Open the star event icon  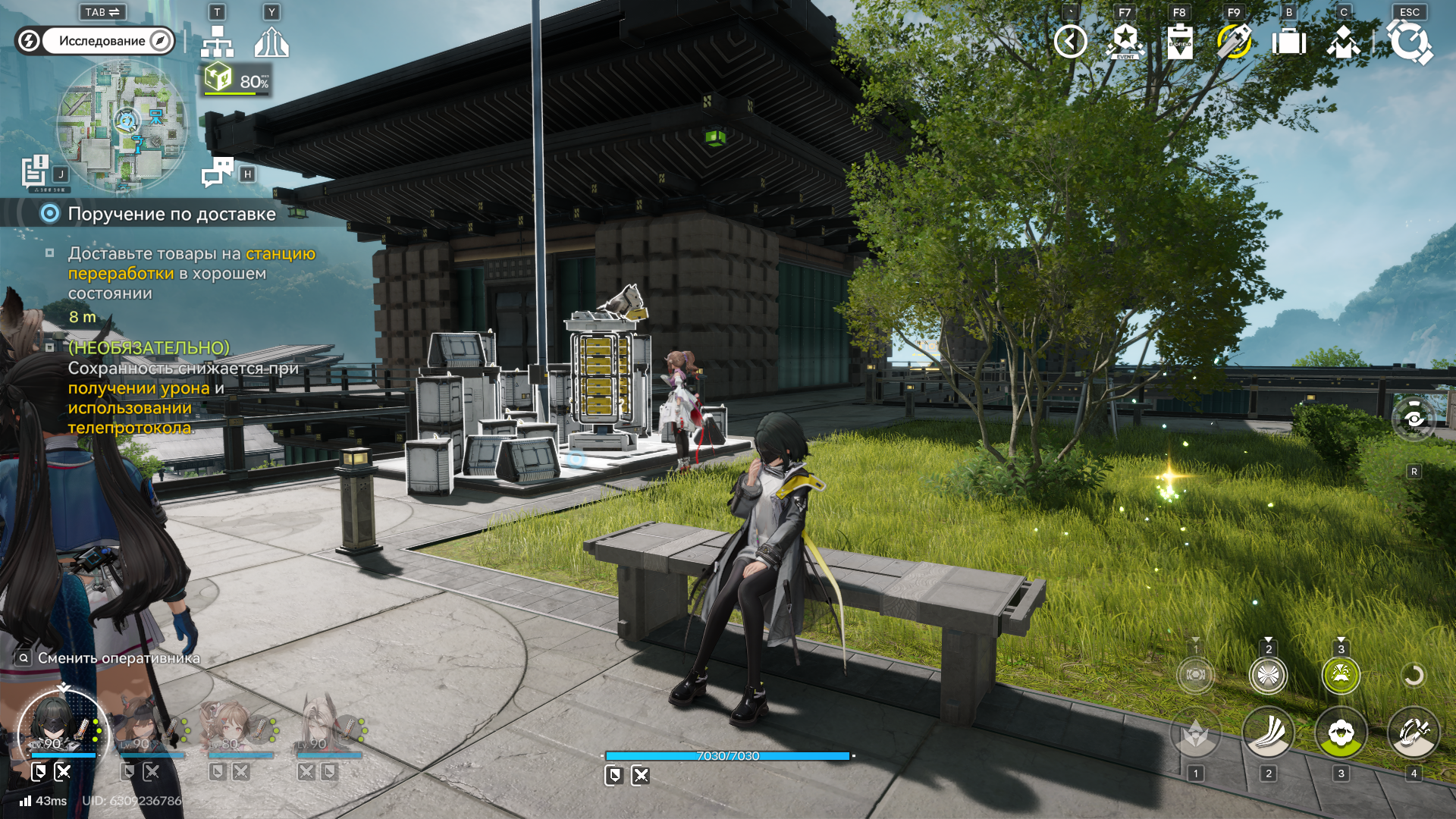pos(1125,42)
